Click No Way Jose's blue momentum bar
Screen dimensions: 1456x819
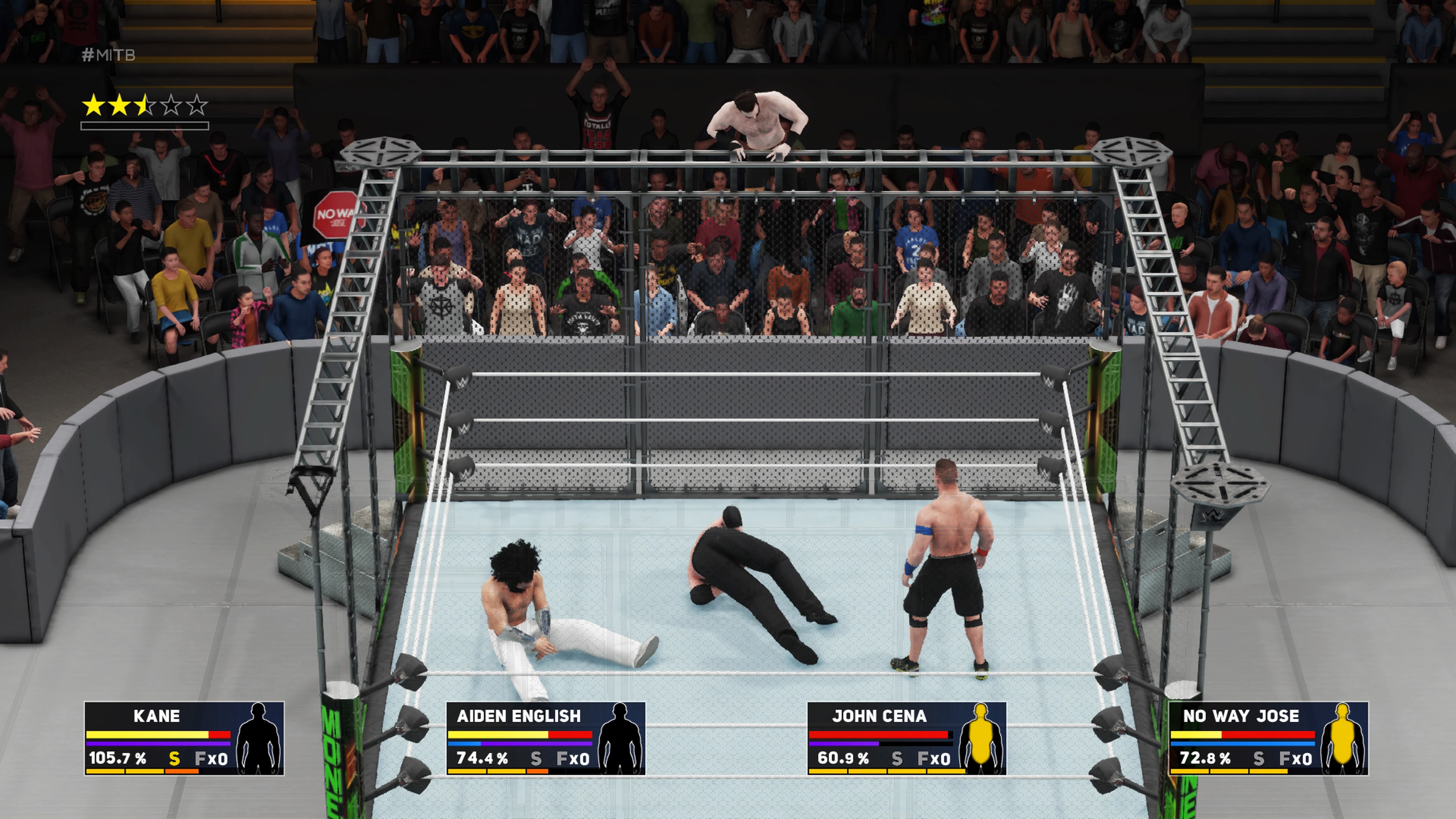1244,745
